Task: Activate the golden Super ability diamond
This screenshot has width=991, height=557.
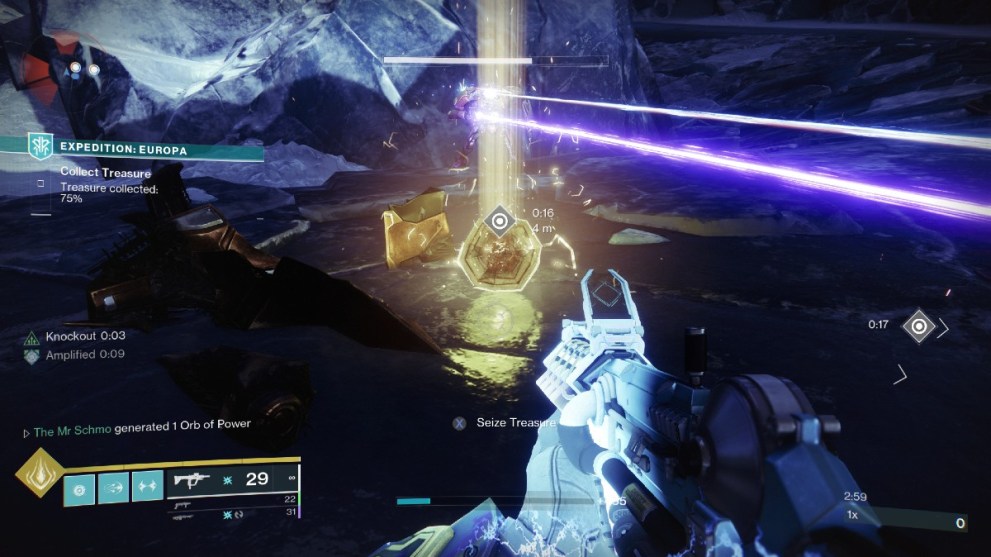Action: (38, 474)
